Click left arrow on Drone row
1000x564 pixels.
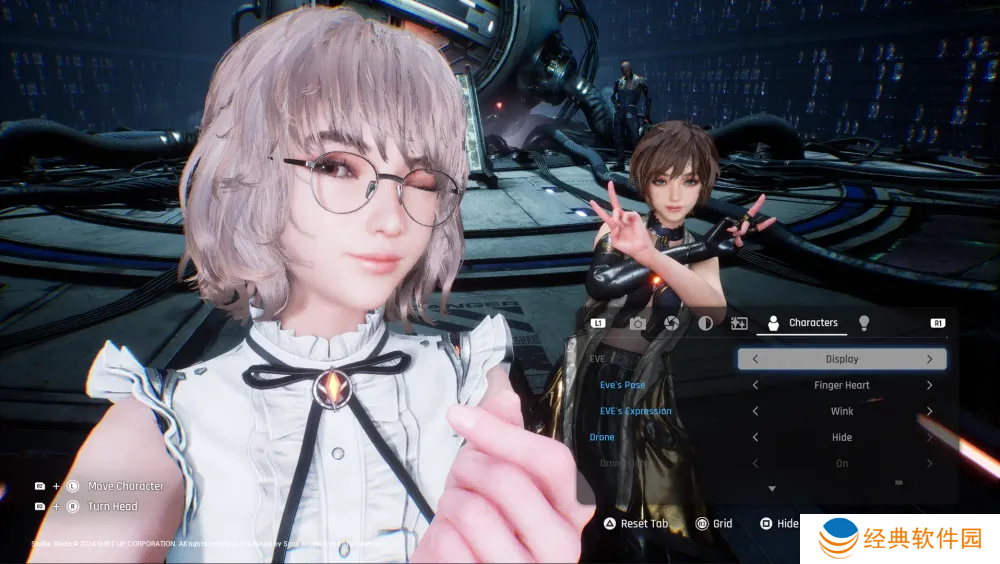click(x=755, y=437)
